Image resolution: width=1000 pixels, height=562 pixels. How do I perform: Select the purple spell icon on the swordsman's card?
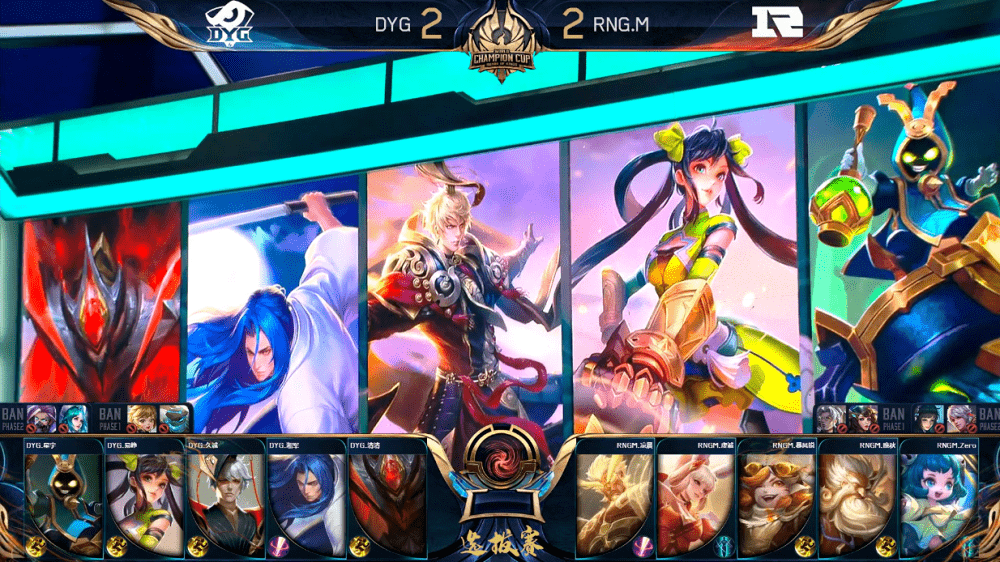coord(277,545)
